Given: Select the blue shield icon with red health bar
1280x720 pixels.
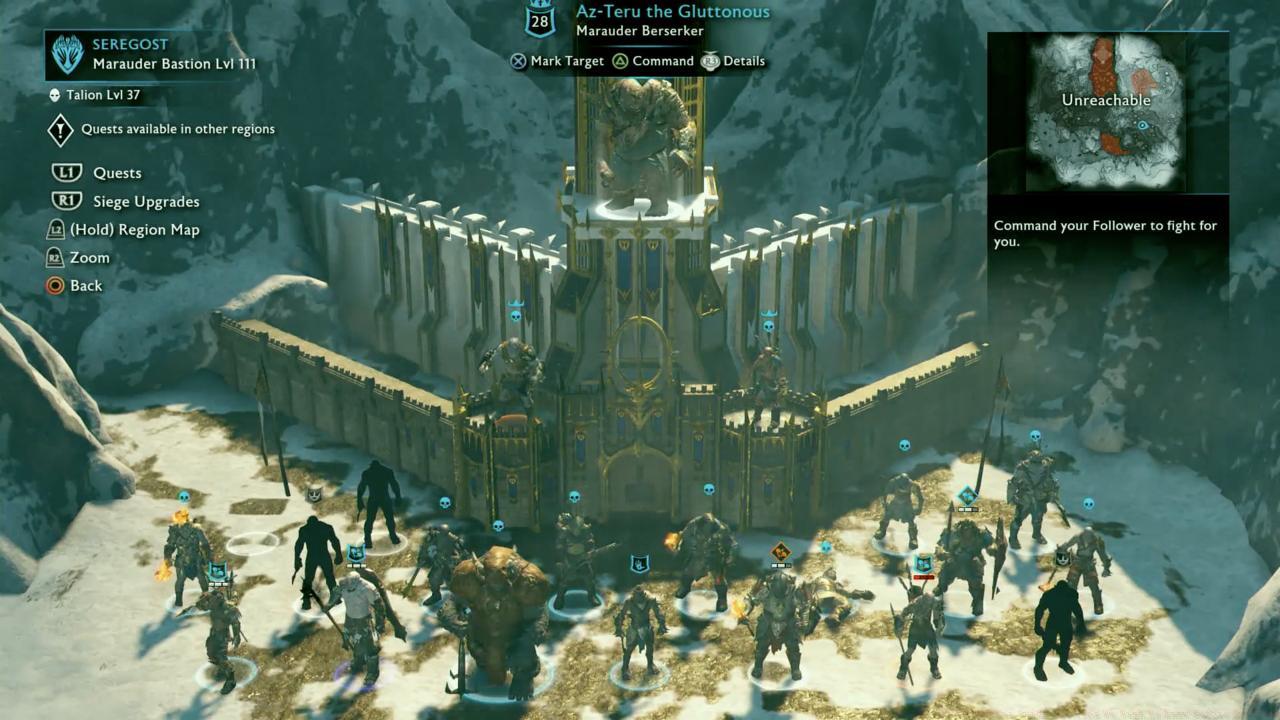Looking at the screenshot, I should click(922, 565).
